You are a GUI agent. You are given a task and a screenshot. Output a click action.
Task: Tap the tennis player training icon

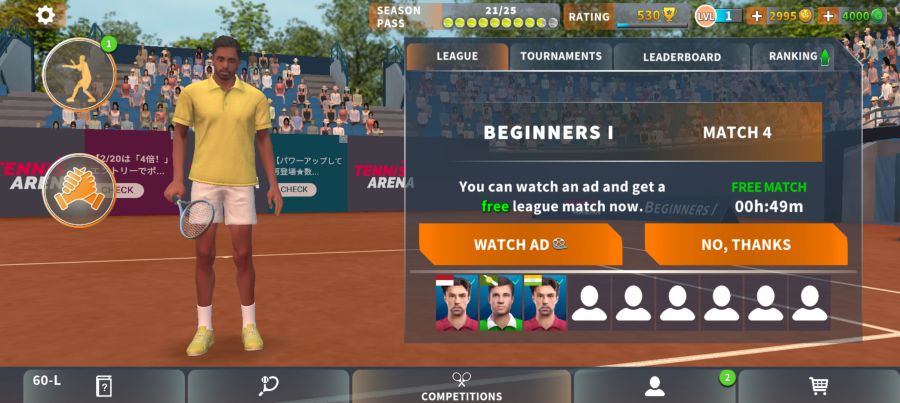tap(79, 74)
